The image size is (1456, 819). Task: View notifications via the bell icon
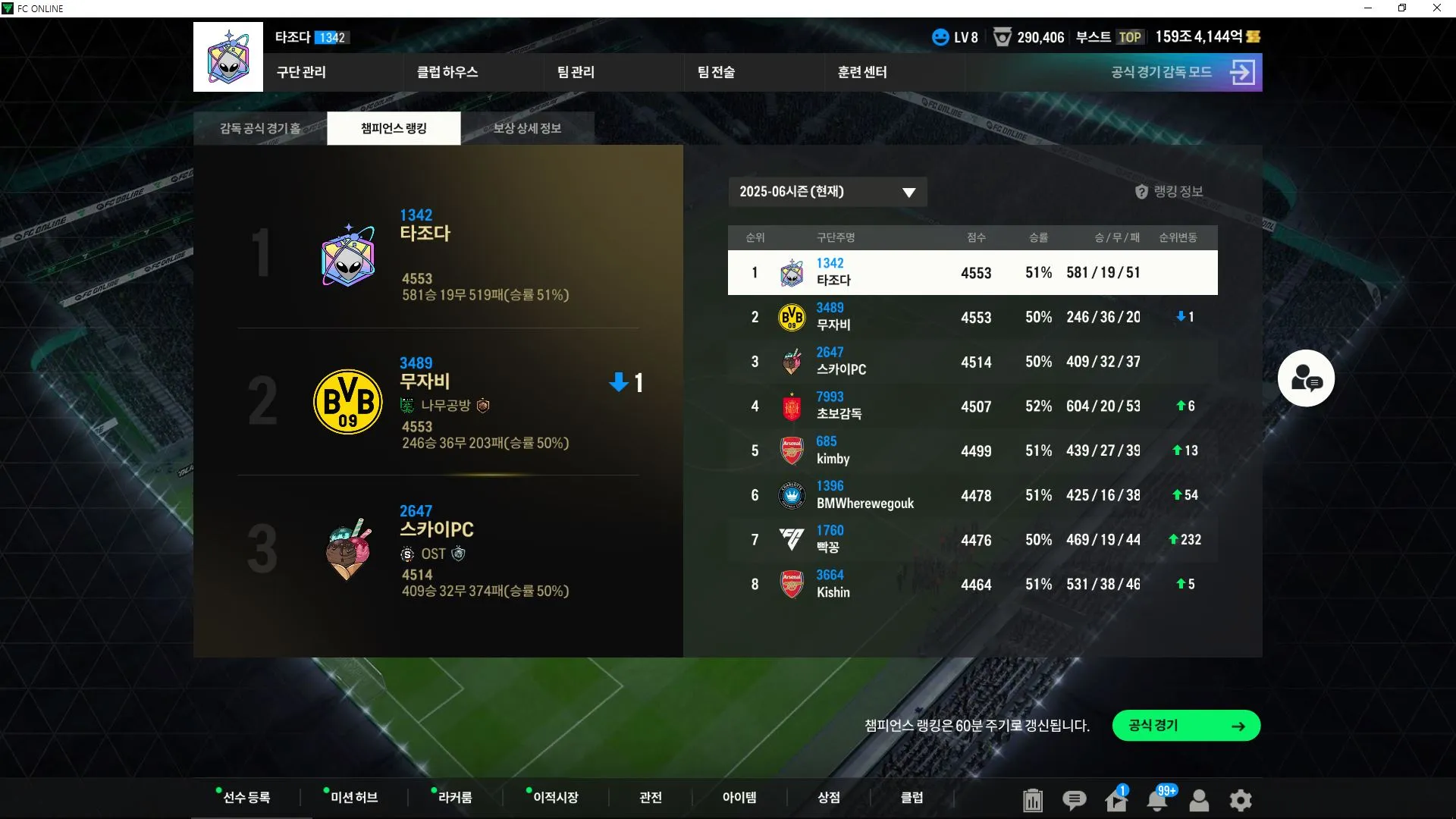(1157, 800)
